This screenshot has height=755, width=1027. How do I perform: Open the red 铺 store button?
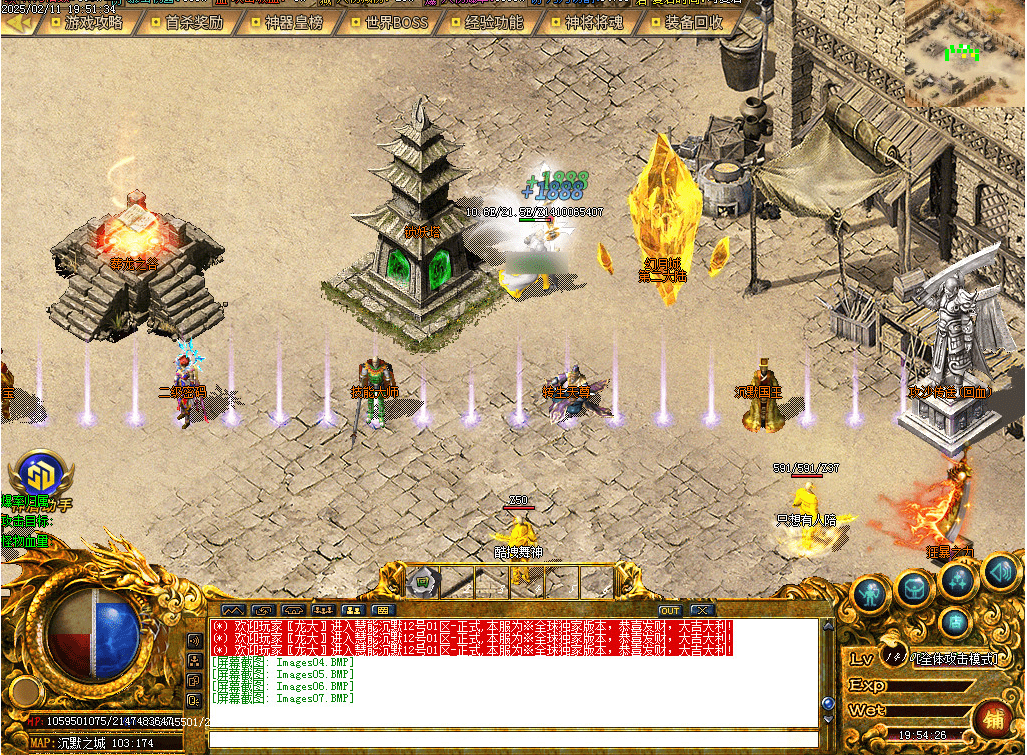tap(993, 719)
